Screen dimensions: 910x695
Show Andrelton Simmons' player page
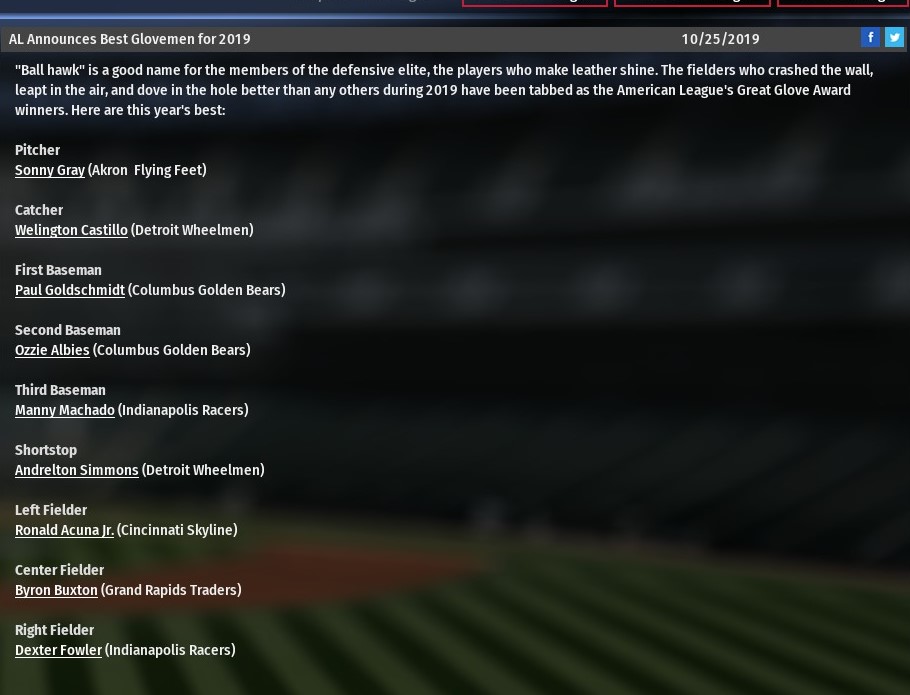click(x=77, y=470)
